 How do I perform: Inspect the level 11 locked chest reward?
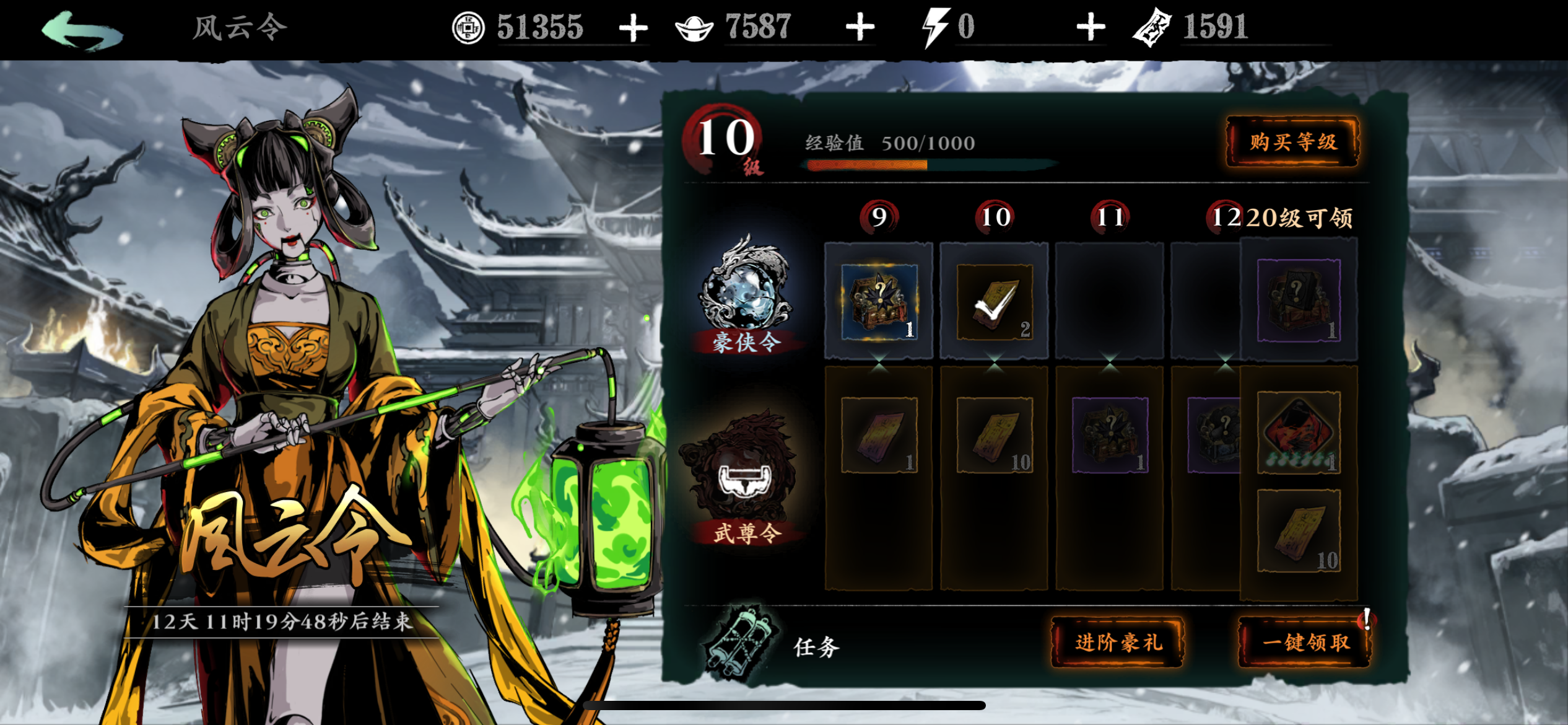coord(1110,435)
